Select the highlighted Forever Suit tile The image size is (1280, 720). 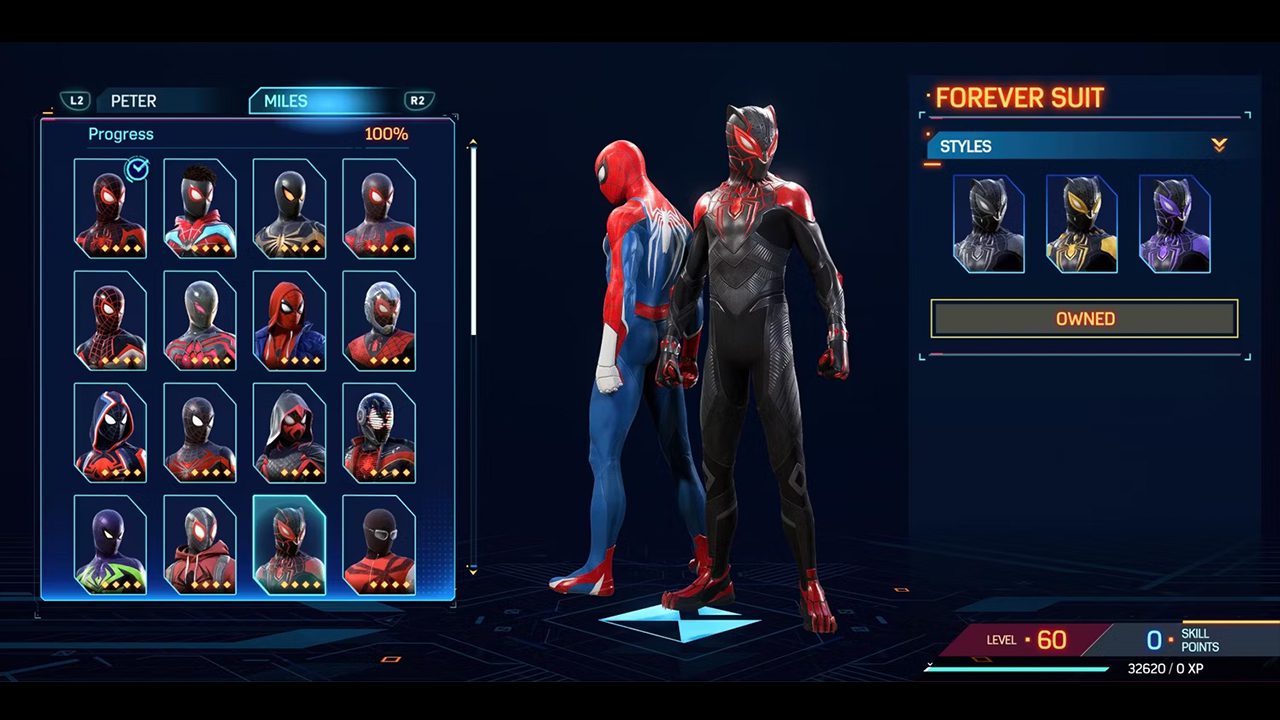(289, 544)
